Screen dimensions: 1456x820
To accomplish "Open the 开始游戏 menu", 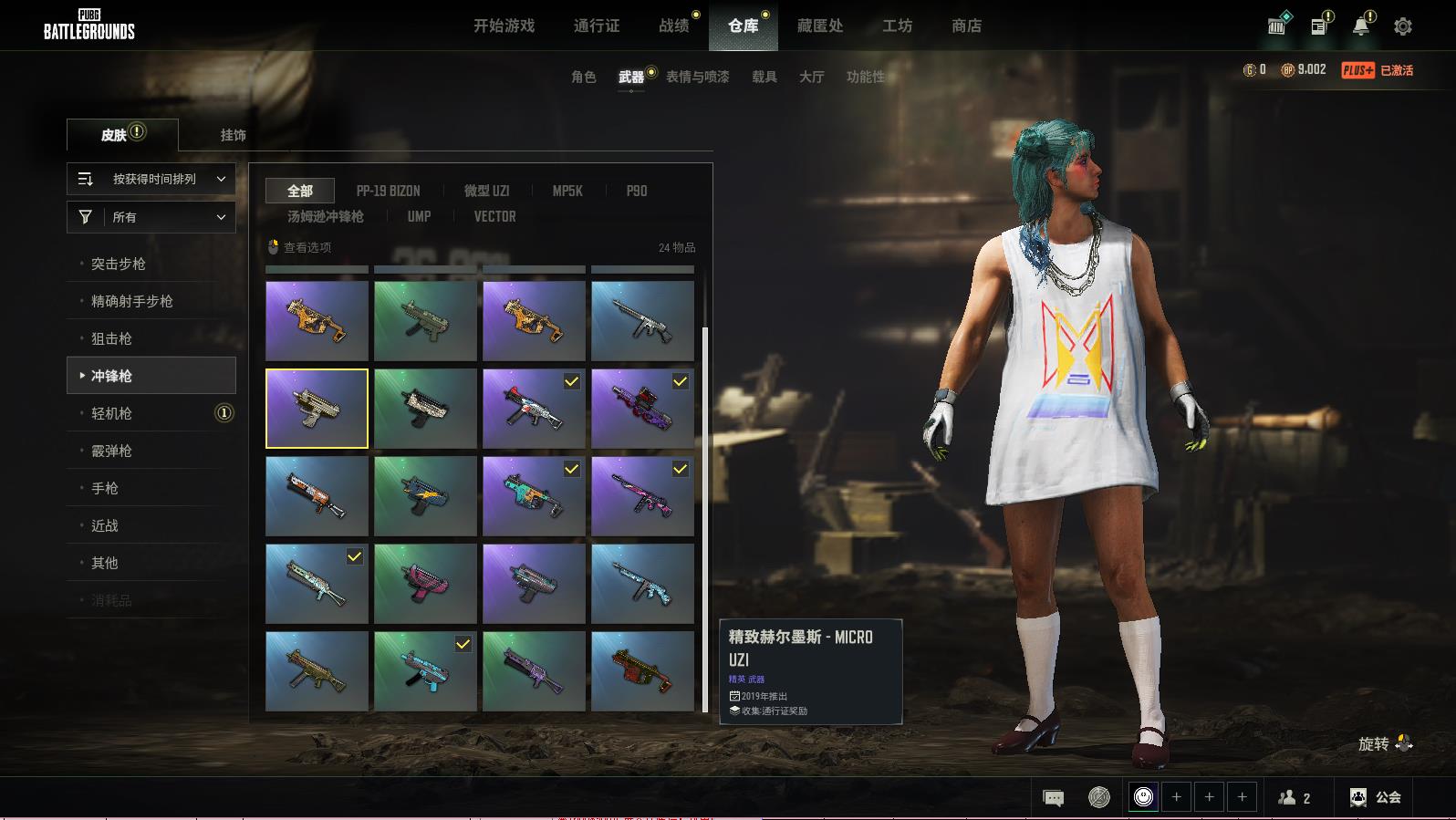I will 504,26.
